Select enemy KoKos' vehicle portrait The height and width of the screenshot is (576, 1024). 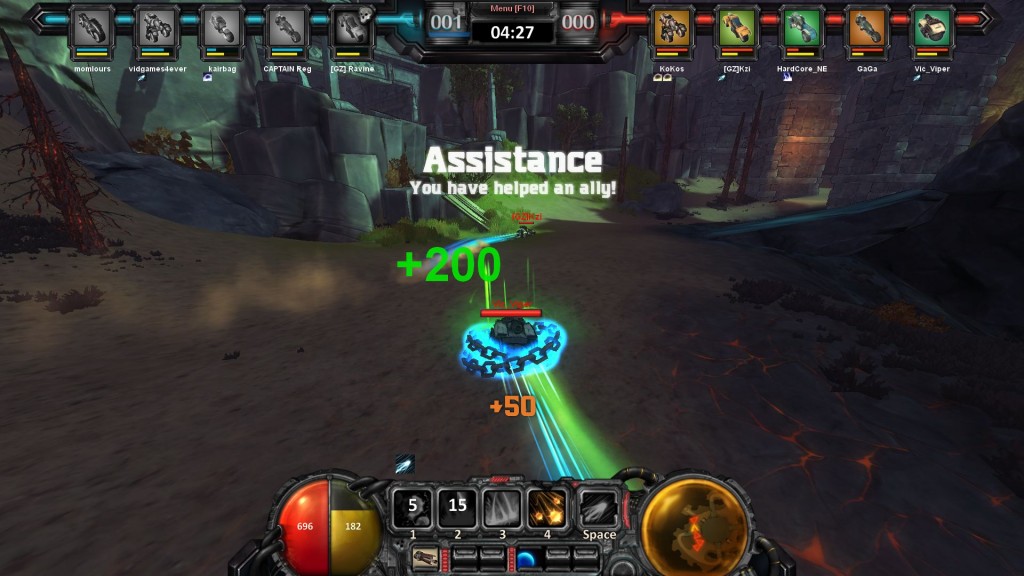click(x=672, y=27)
